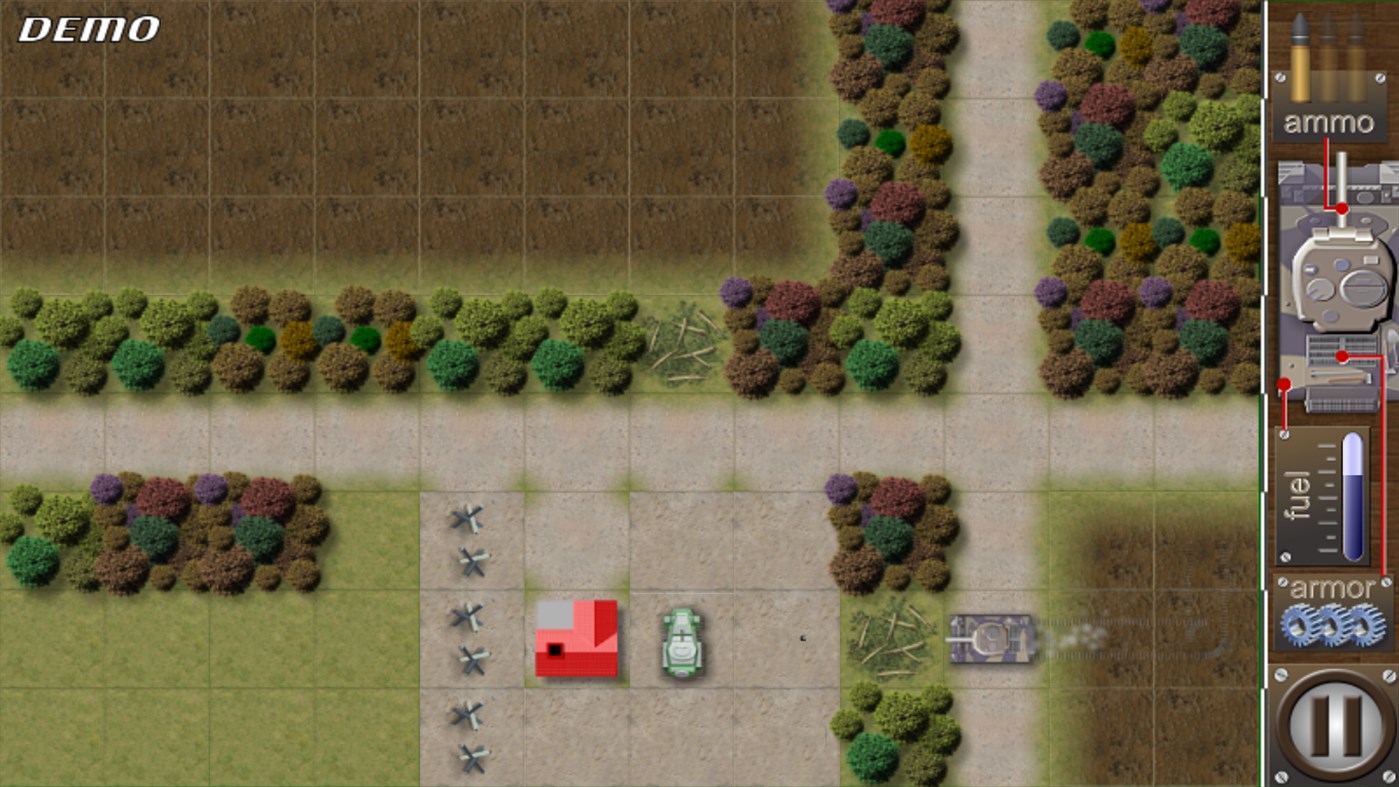Image resolution: width=1399 pixels, height=787 pixels.
Task: Select the green player tank on the map
Action: (680, 645)
